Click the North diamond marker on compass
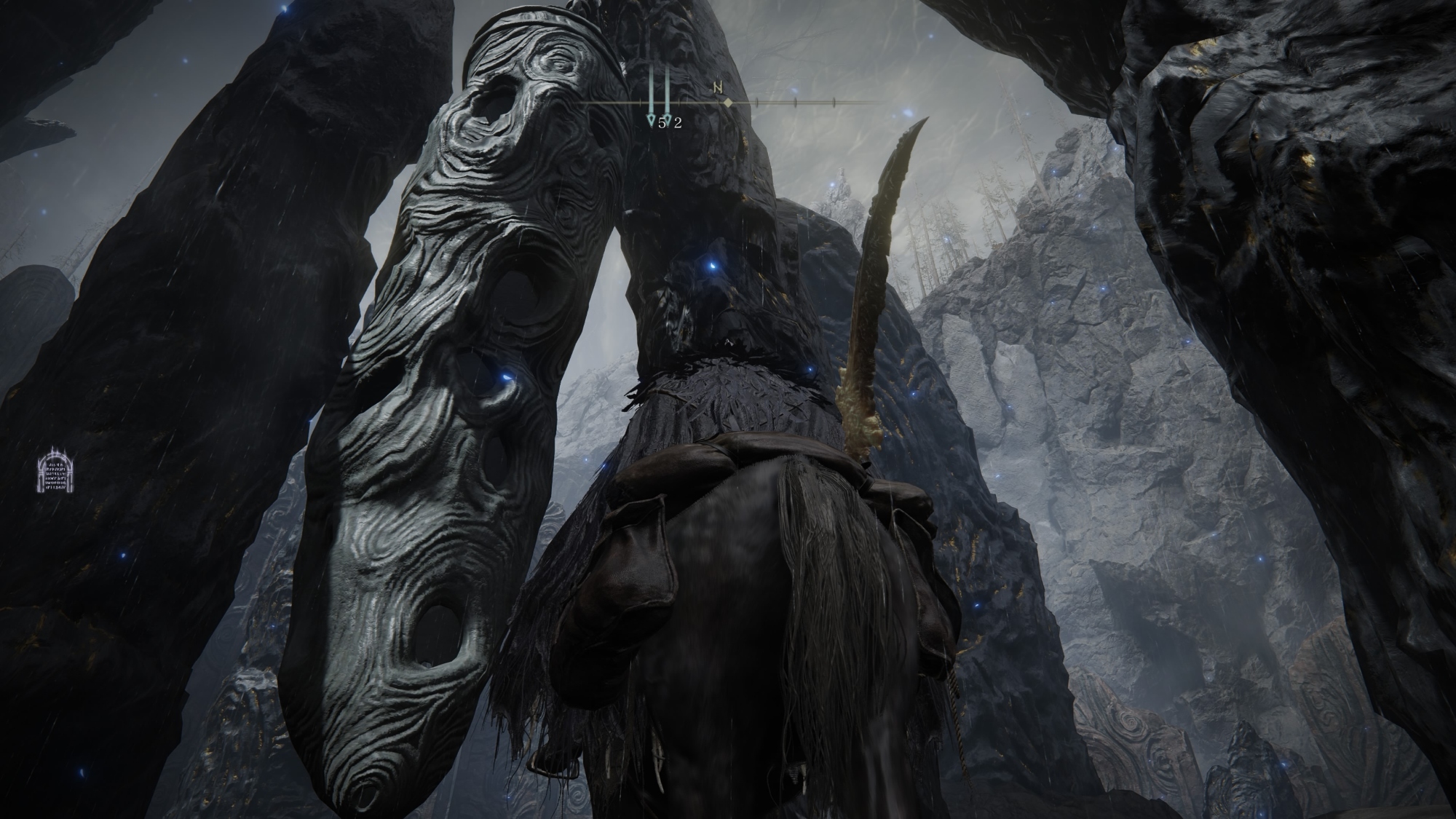 (727, 103)
